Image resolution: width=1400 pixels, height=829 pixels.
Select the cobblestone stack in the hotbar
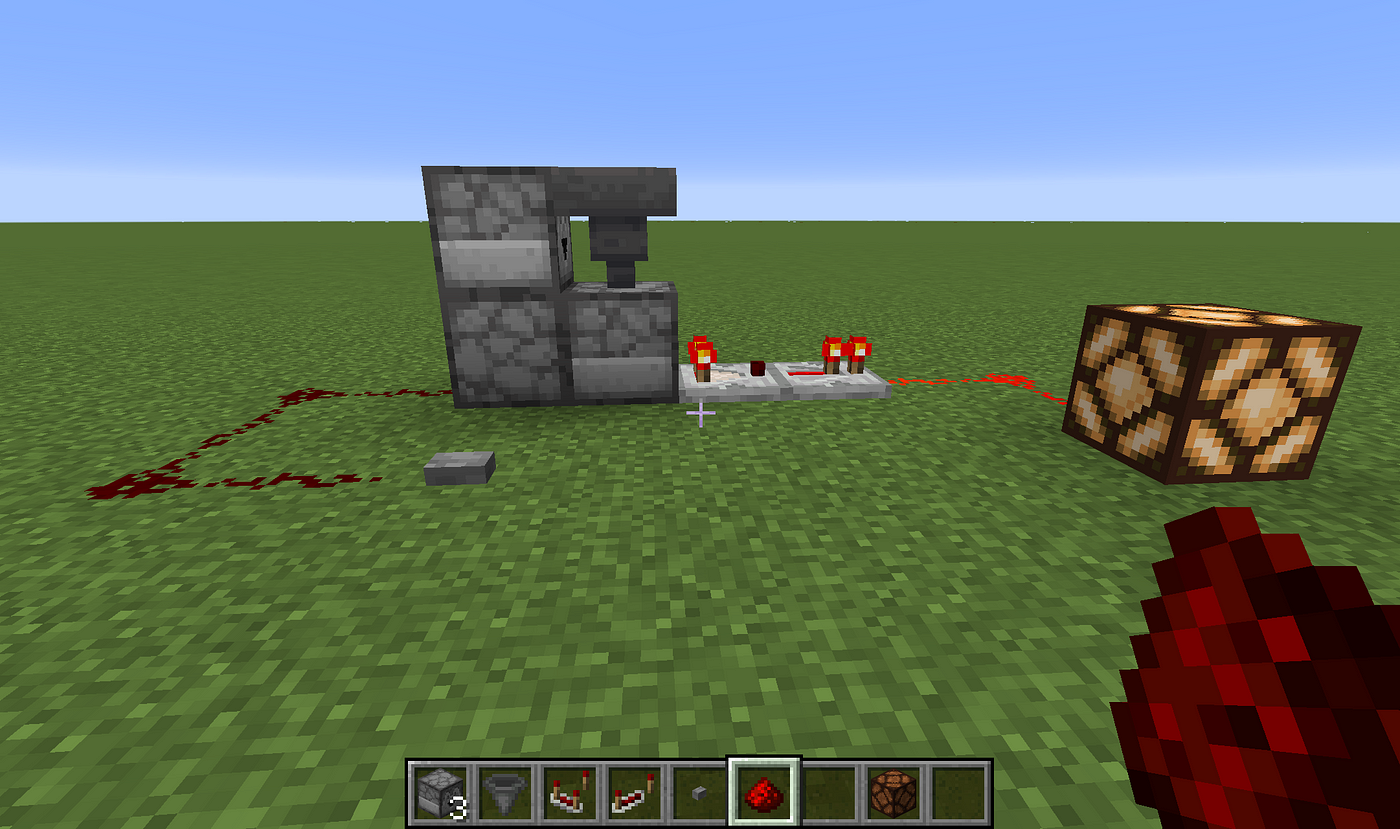click(x=440, y=792)
